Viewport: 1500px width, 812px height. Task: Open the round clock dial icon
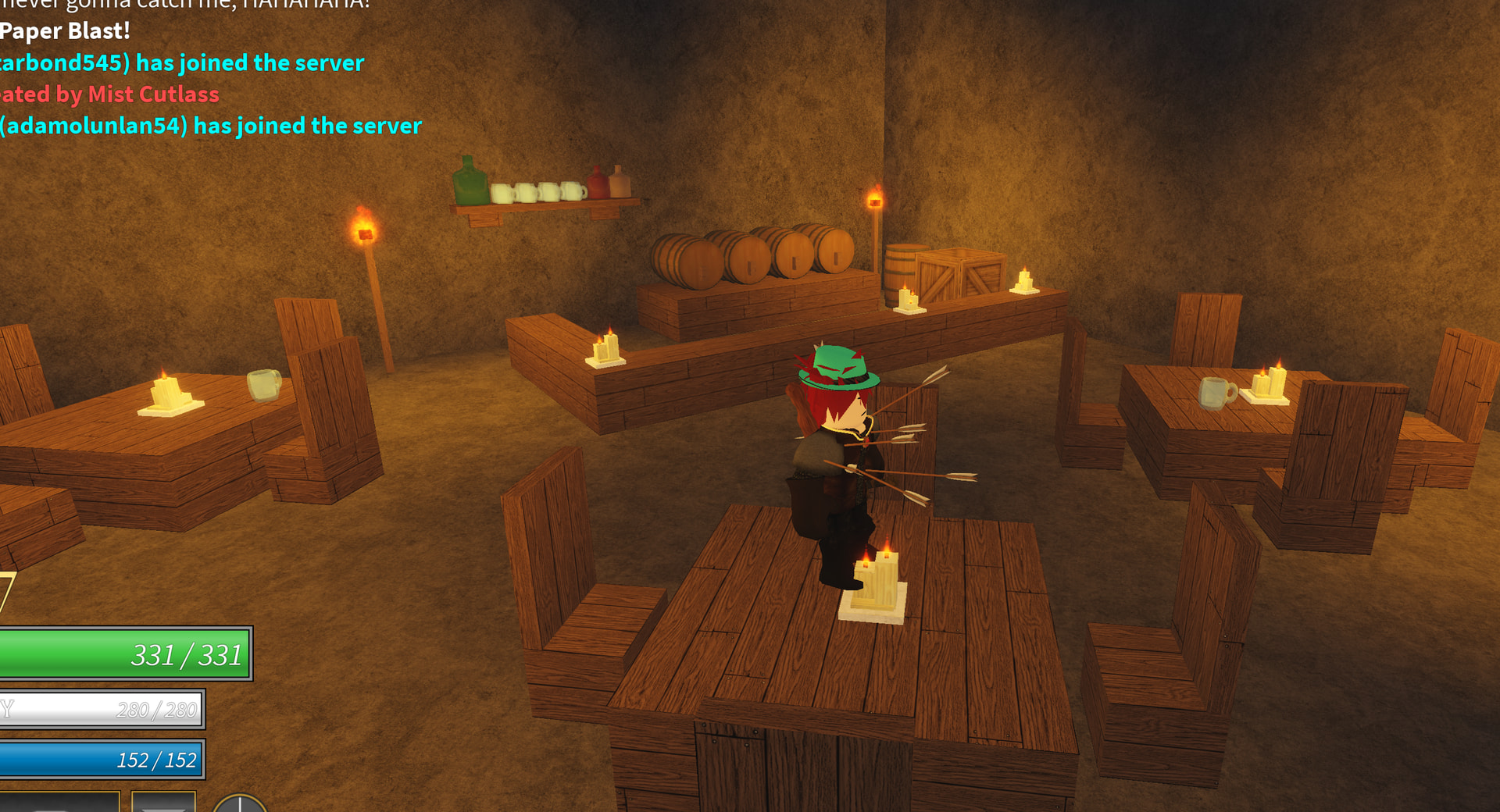point(240,804)
